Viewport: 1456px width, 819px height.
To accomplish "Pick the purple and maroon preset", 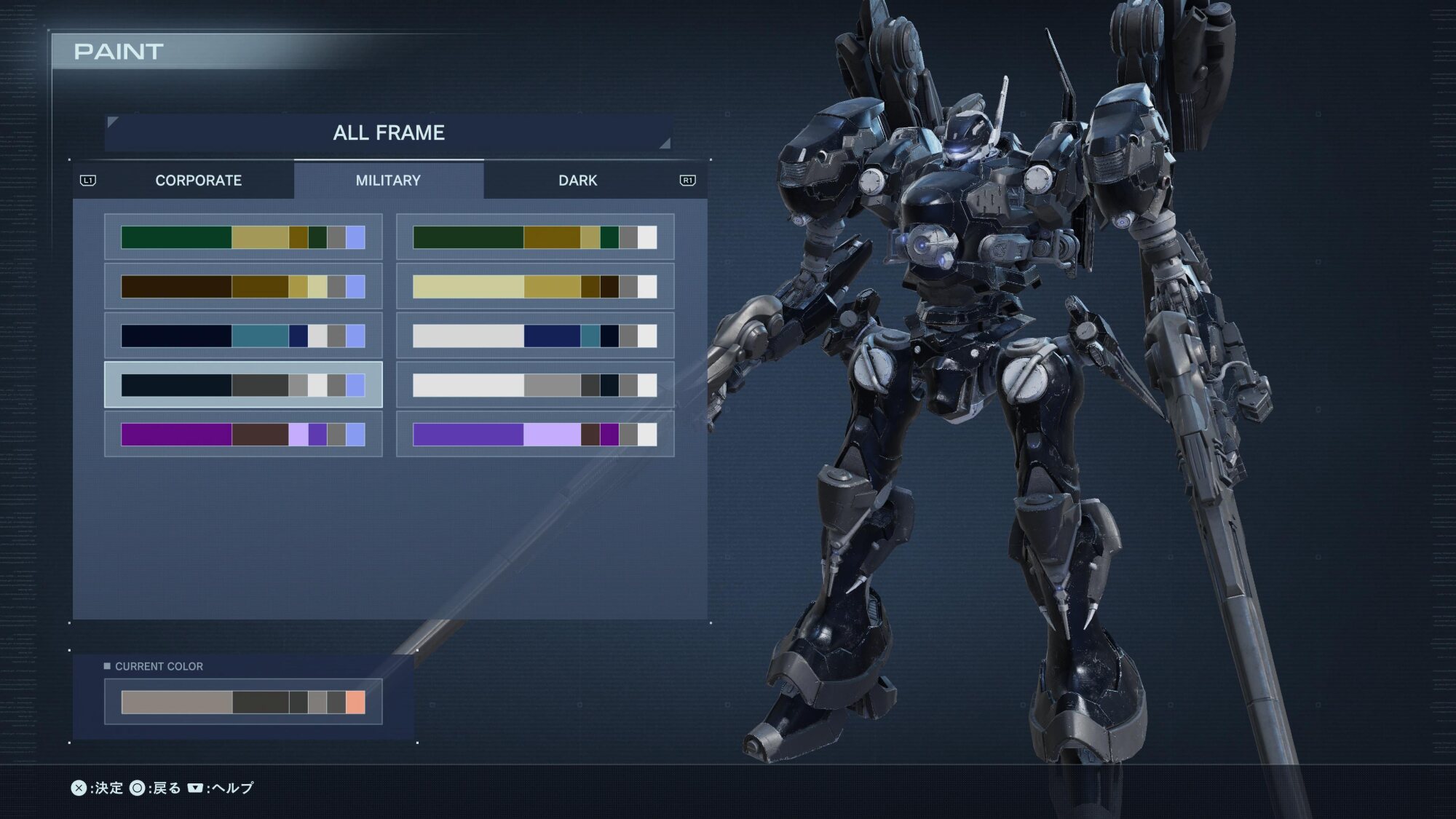I will point(243,435).
